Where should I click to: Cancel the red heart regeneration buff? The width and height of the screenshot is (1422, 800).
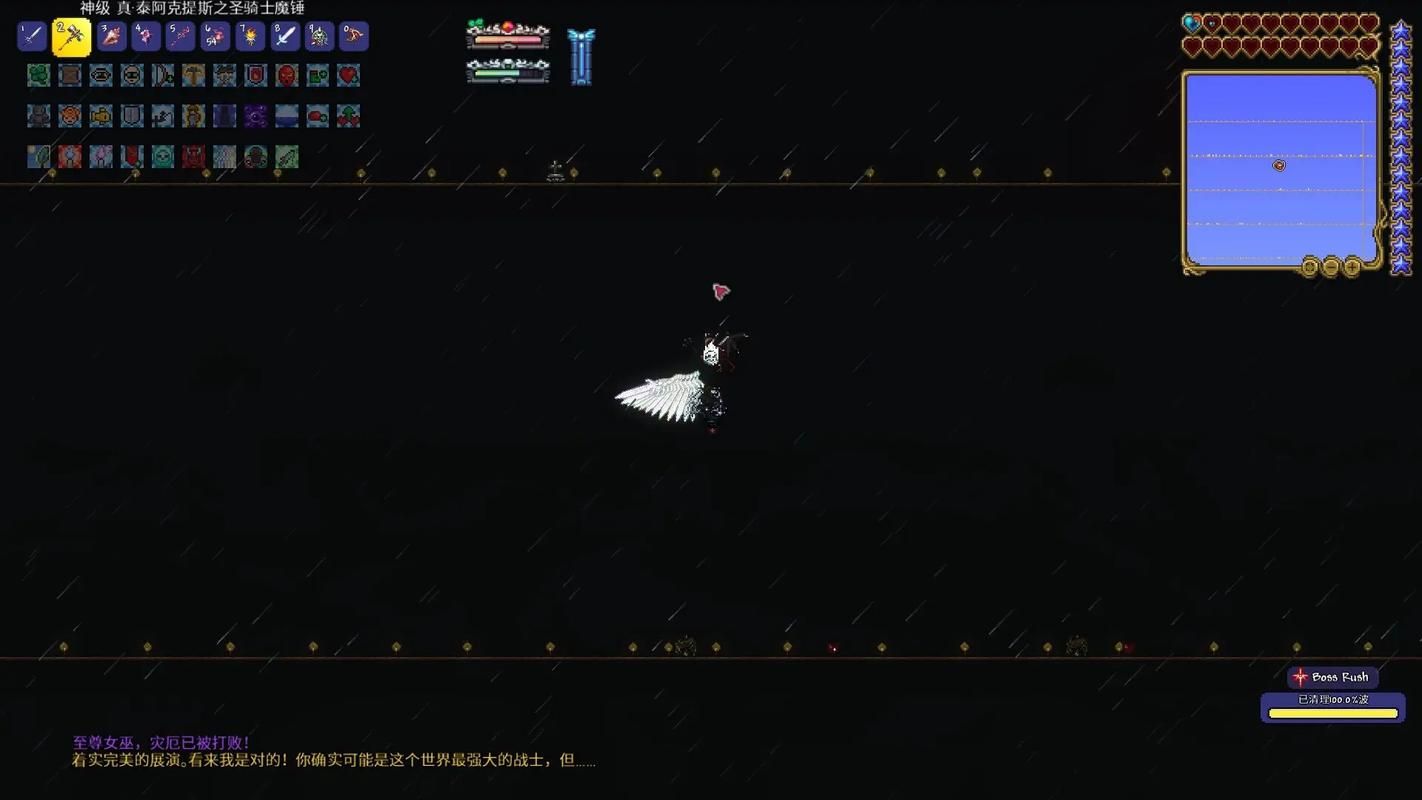point(349,76)
